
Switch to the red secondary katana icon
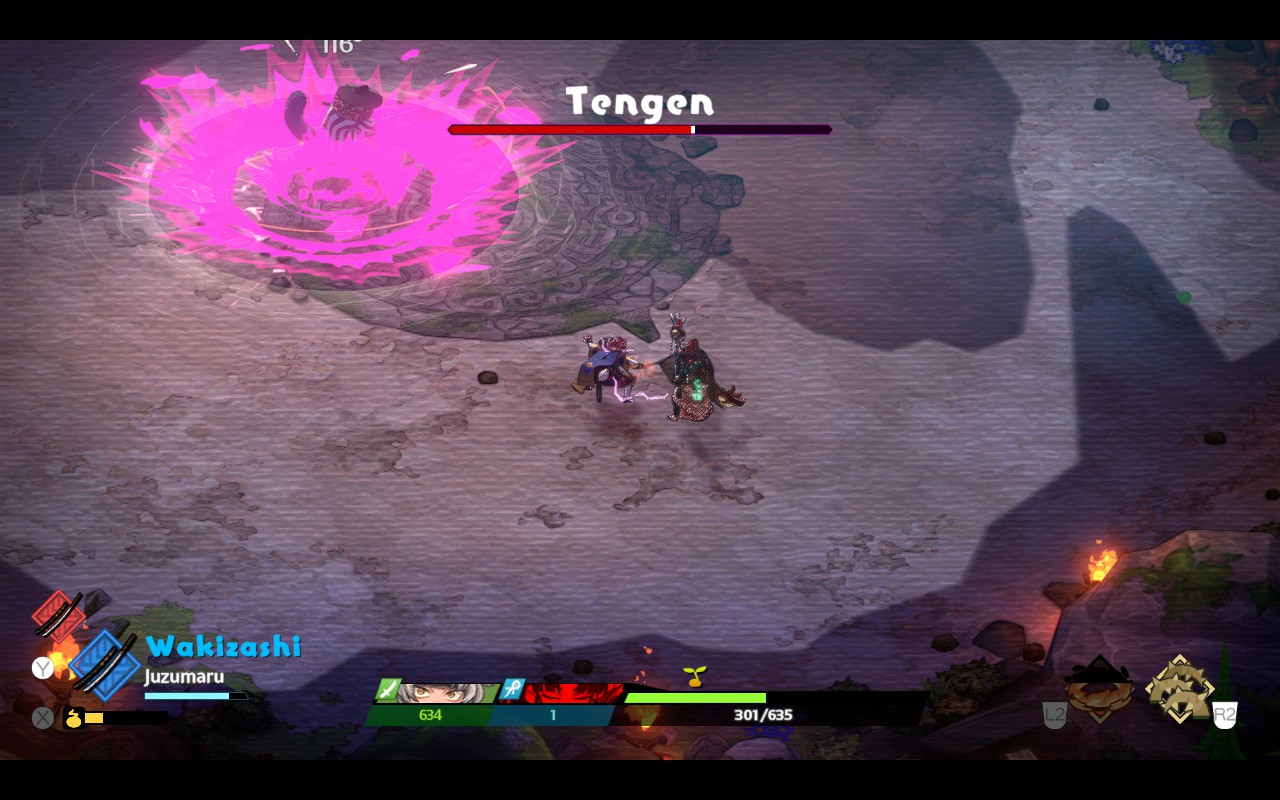58,614
